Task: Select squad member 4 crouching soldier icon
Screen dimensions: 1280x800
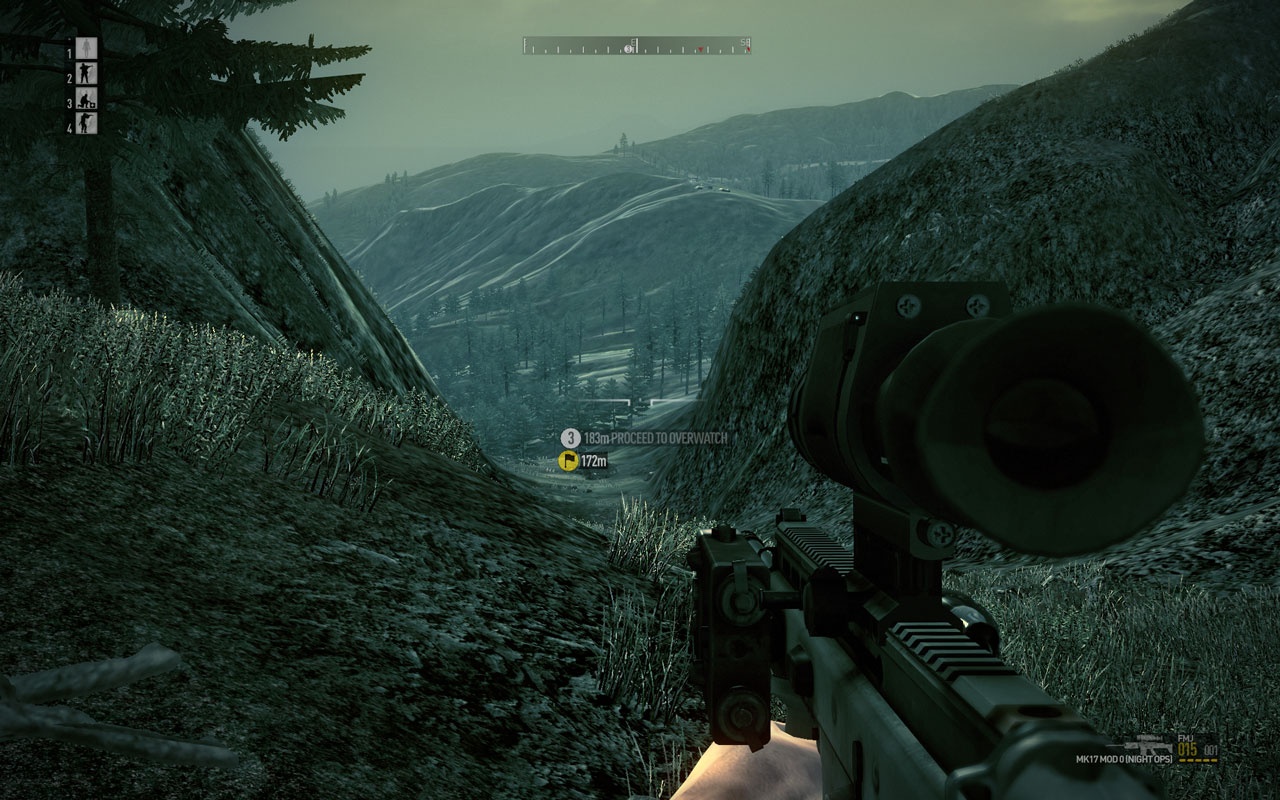Action: [x=86, y=123]
